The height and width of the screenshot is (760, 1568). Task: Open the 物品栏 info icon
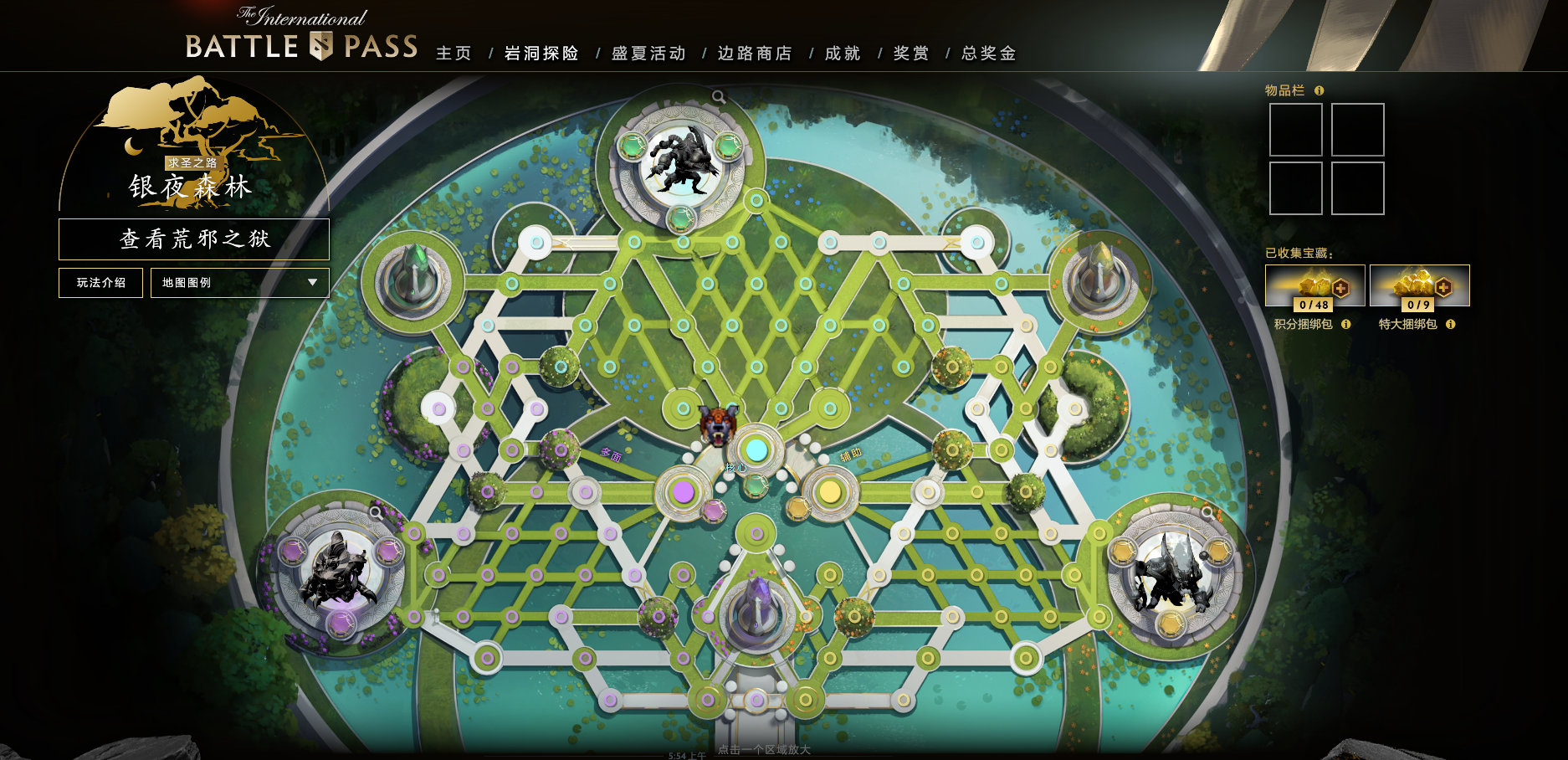(x=1319, y=91)
